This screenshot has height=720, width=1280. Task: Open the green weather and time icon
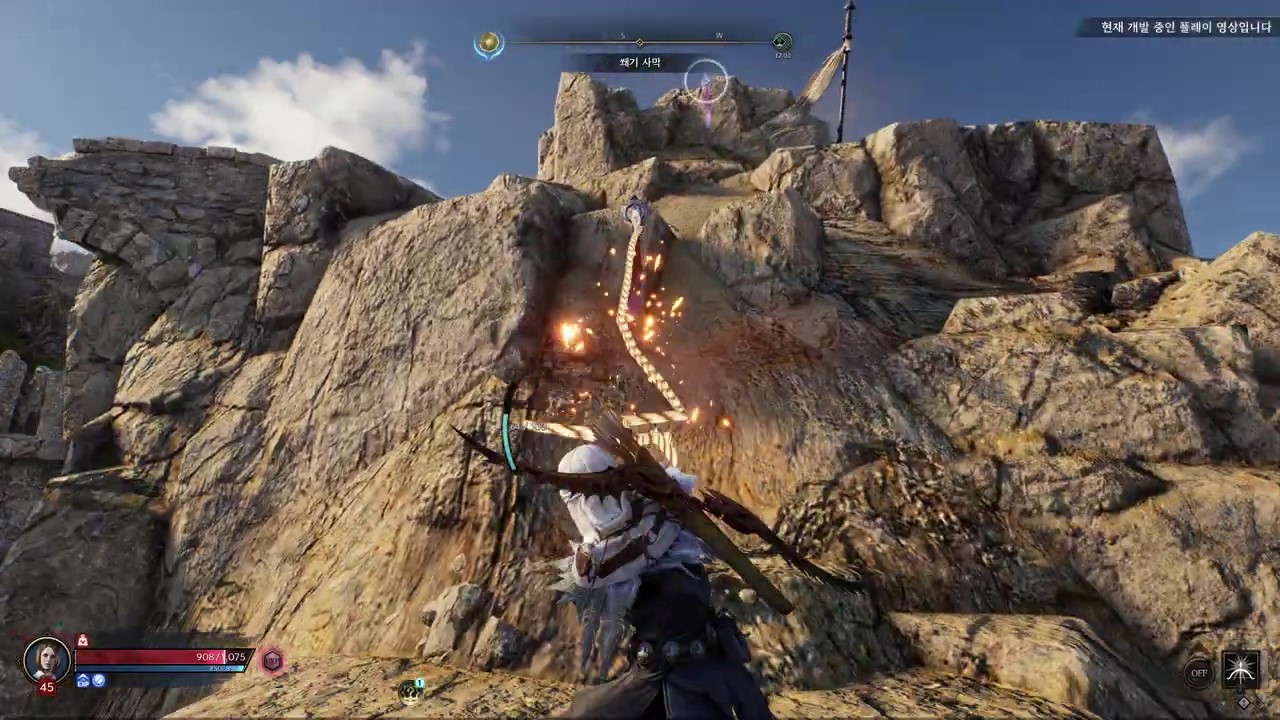click(782, 42)
